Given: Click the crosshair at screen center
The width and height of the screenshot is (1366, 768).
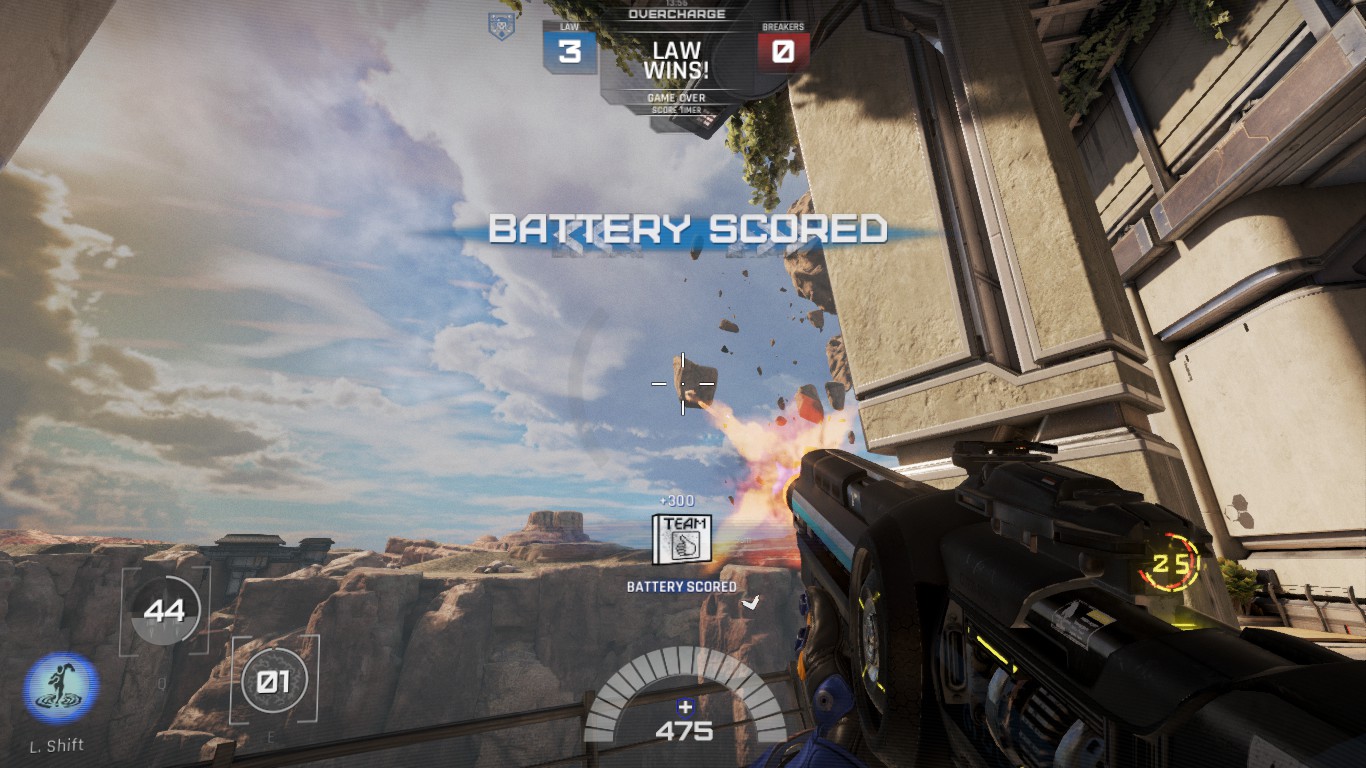Looking at the screenshot, I should pyautogui.click(x=681, y=383).
